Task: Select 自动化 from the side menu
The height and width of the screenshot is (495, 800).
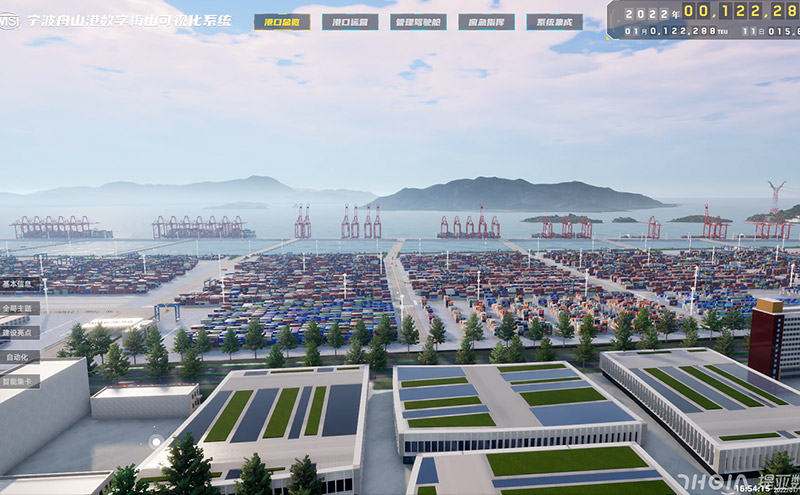Action: click(18, 356)
